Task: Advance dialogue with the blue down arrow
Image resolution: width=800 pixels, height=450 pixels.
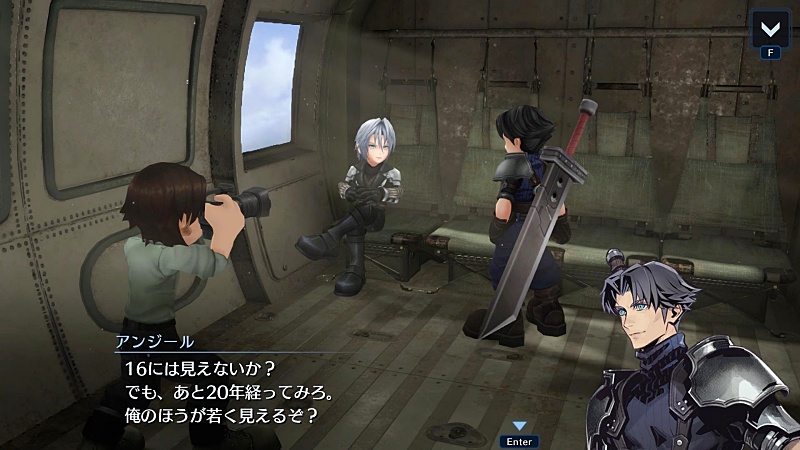Action: point(519,426)
